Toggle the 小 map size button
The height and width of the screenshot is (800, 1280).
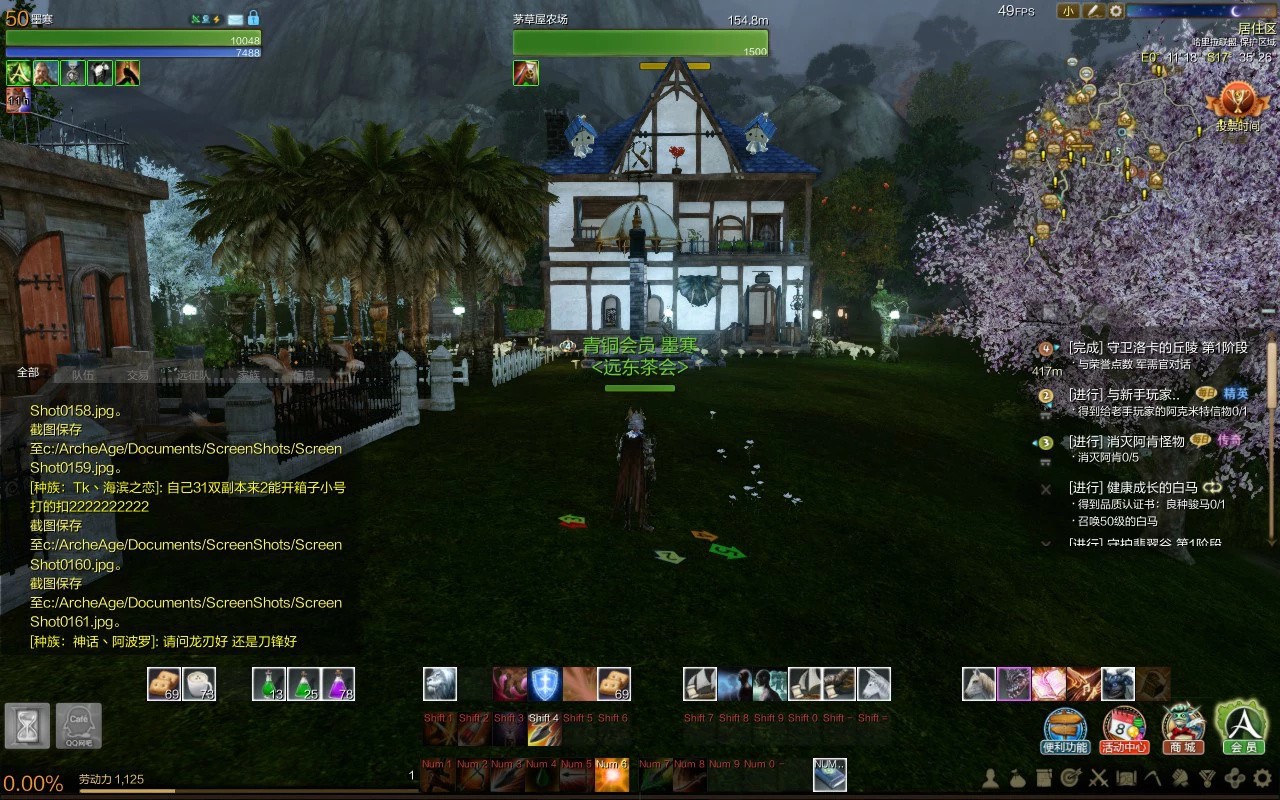click(x=1068, y=11)
